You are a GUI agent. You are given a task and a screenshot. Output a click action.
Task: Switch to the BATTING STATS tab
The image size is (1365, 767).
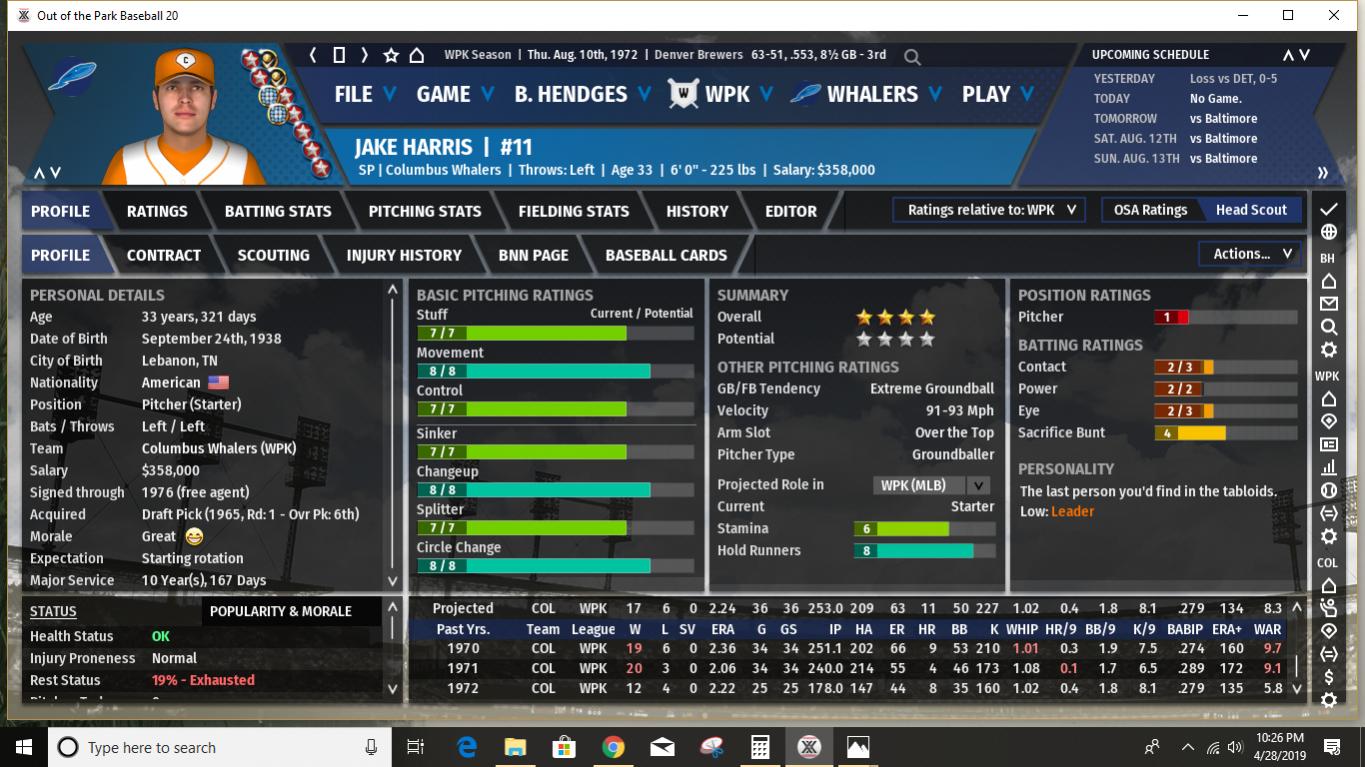[278, 211]
